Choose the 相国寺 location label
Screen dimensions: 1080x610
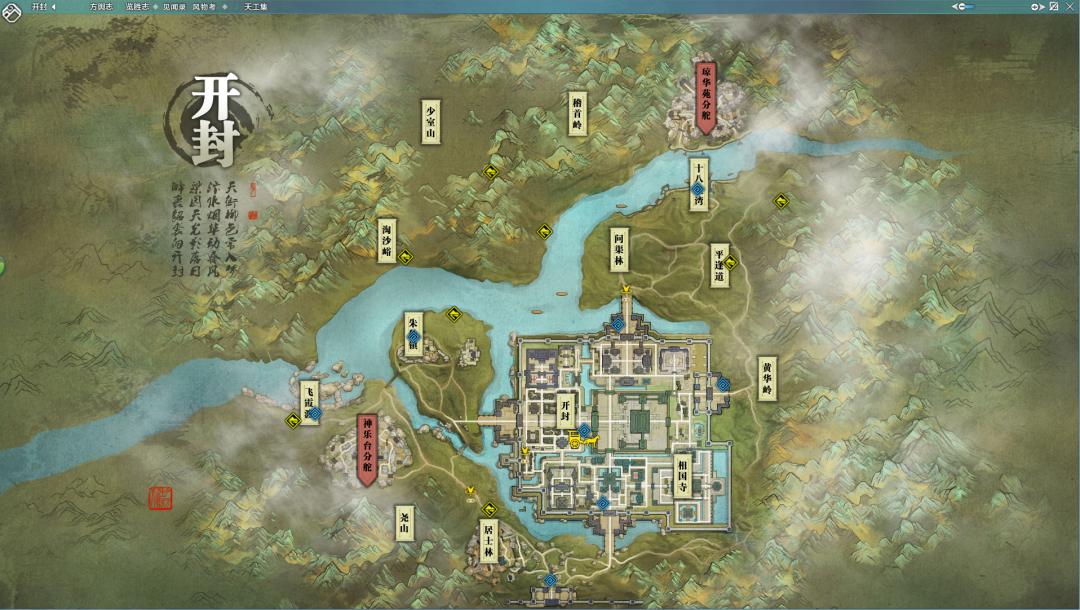pyautogui.click(x=682, y=477)
